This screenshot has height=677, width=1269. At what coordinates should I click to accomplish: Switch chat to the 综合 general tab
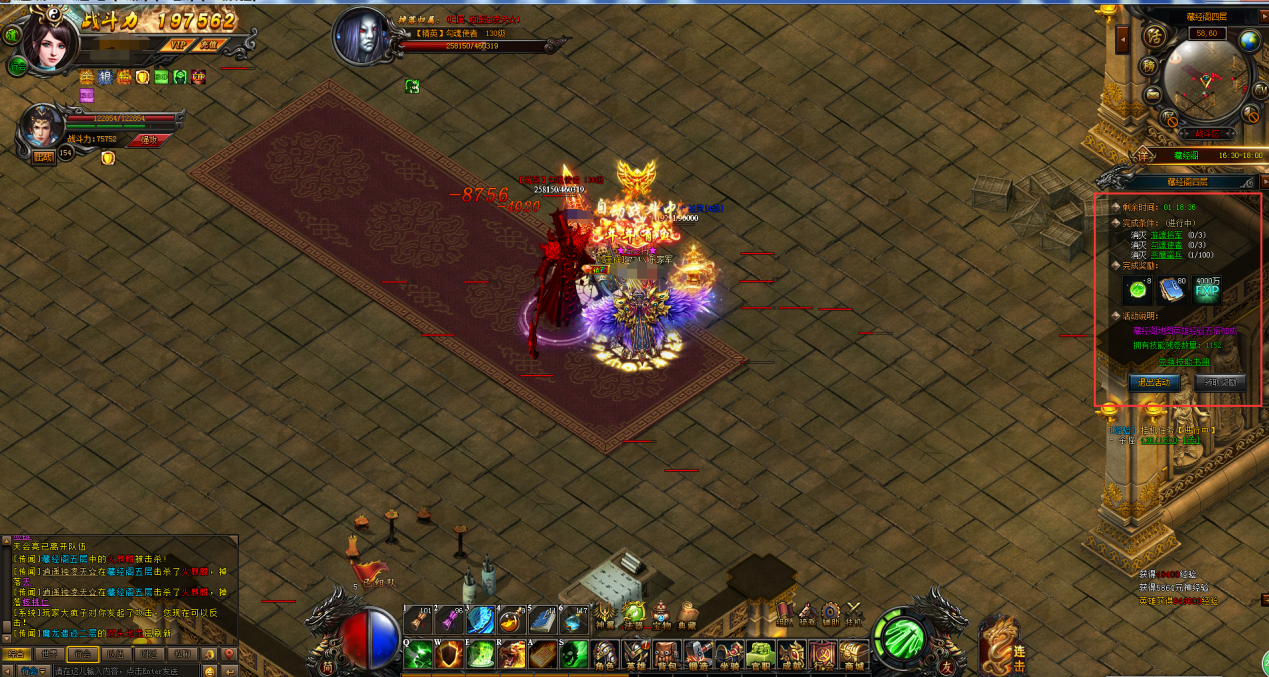pyautogui.click(x=16, y=654)
